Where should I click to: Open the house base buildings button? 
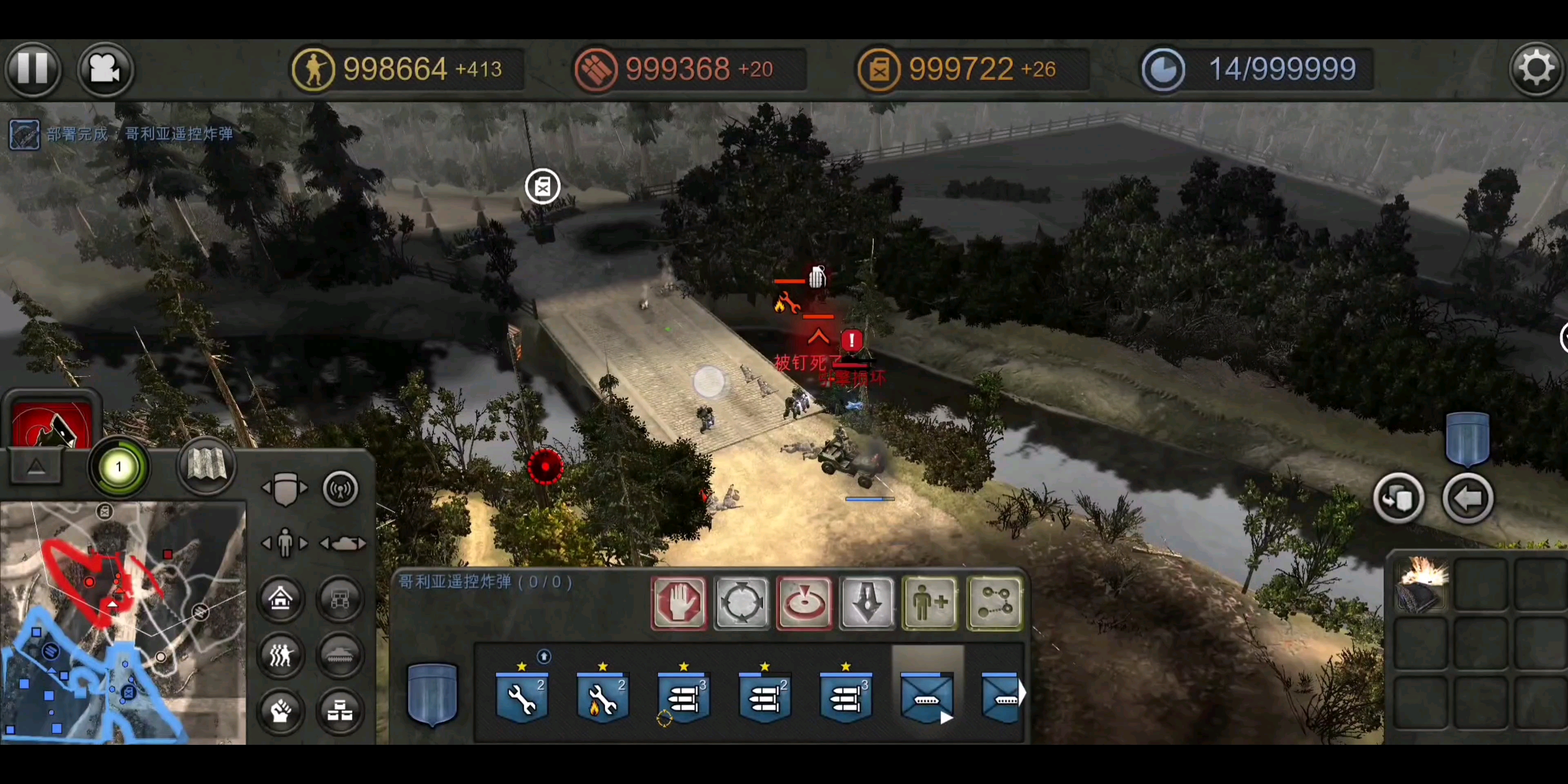[x=281, y=599]
